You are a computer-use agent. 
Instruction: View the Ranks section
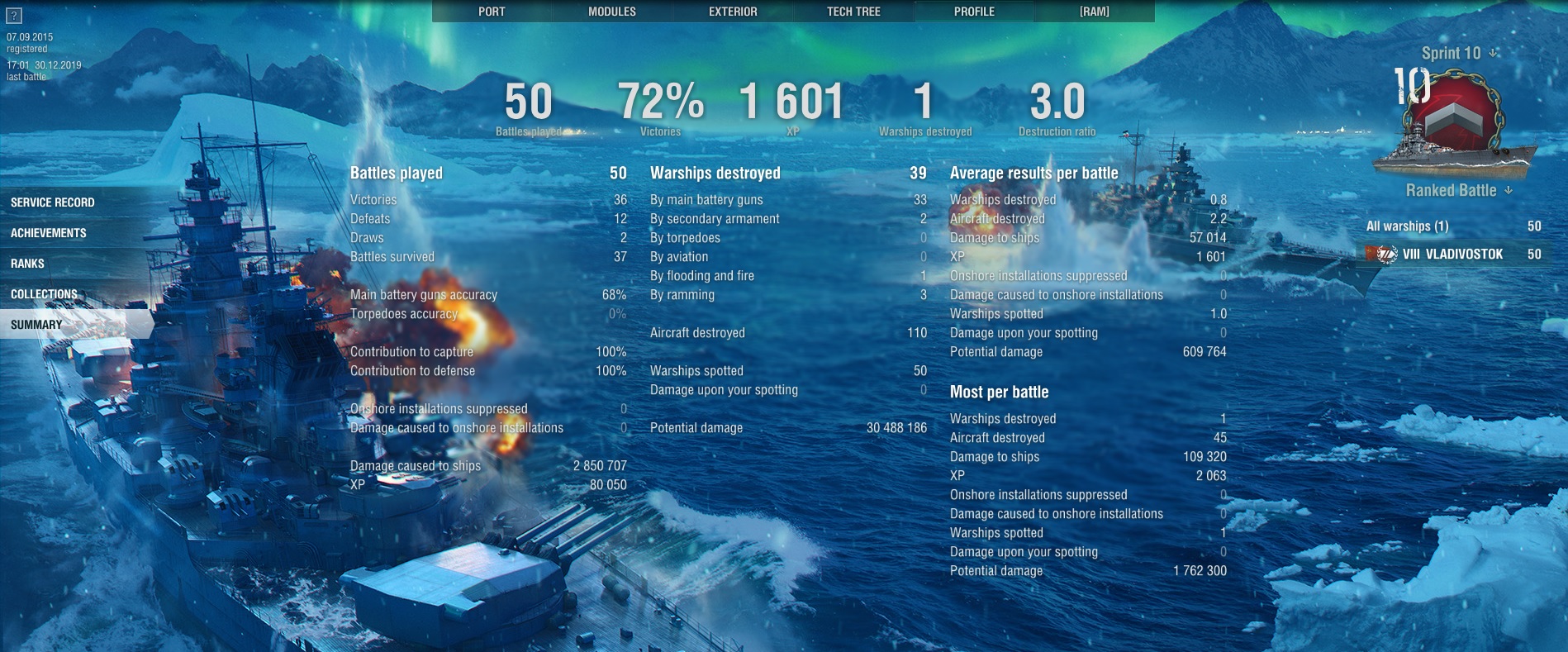[28, 264]
